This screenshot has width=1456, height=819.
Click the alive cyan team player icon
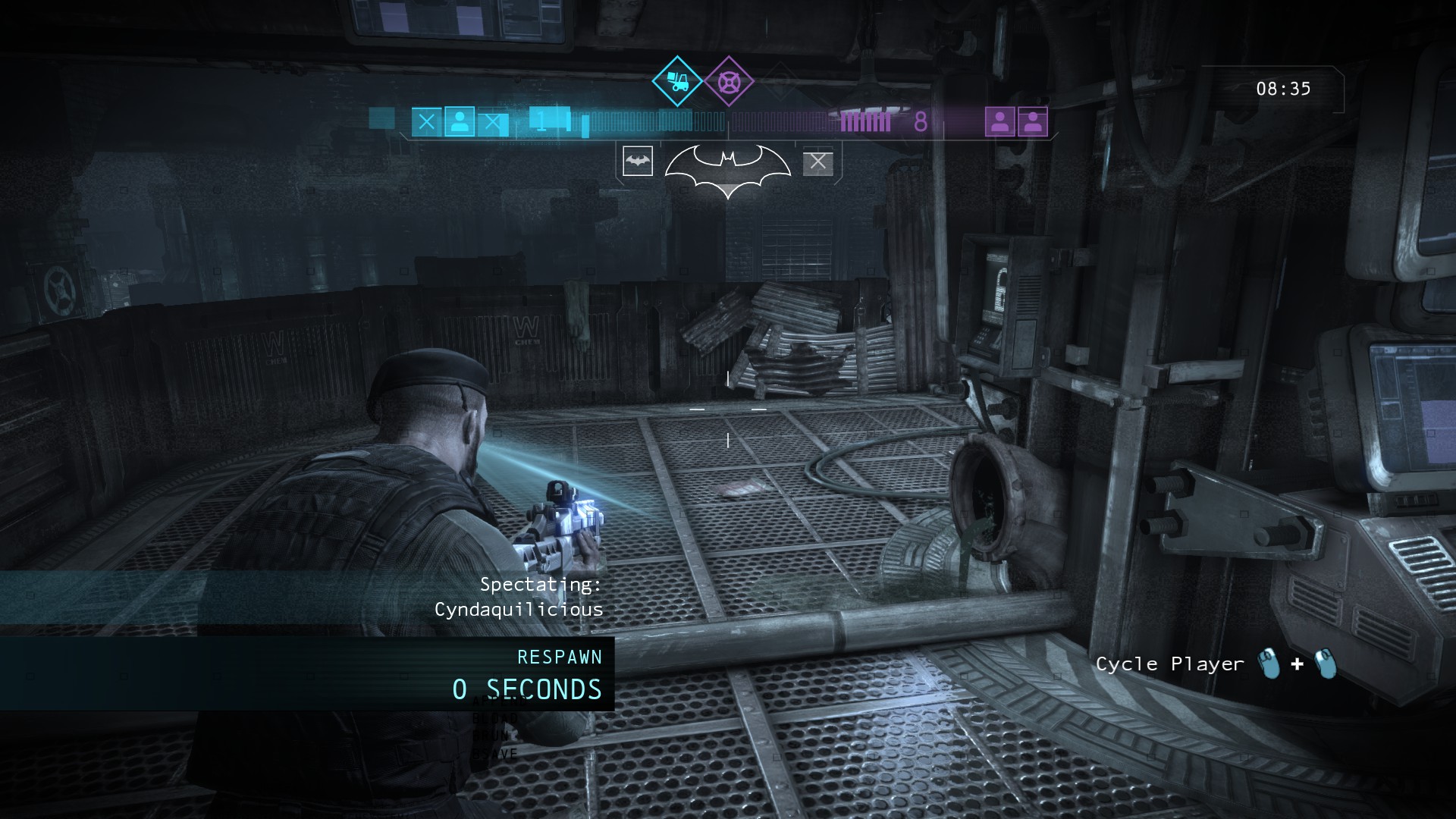pos(460,121)
